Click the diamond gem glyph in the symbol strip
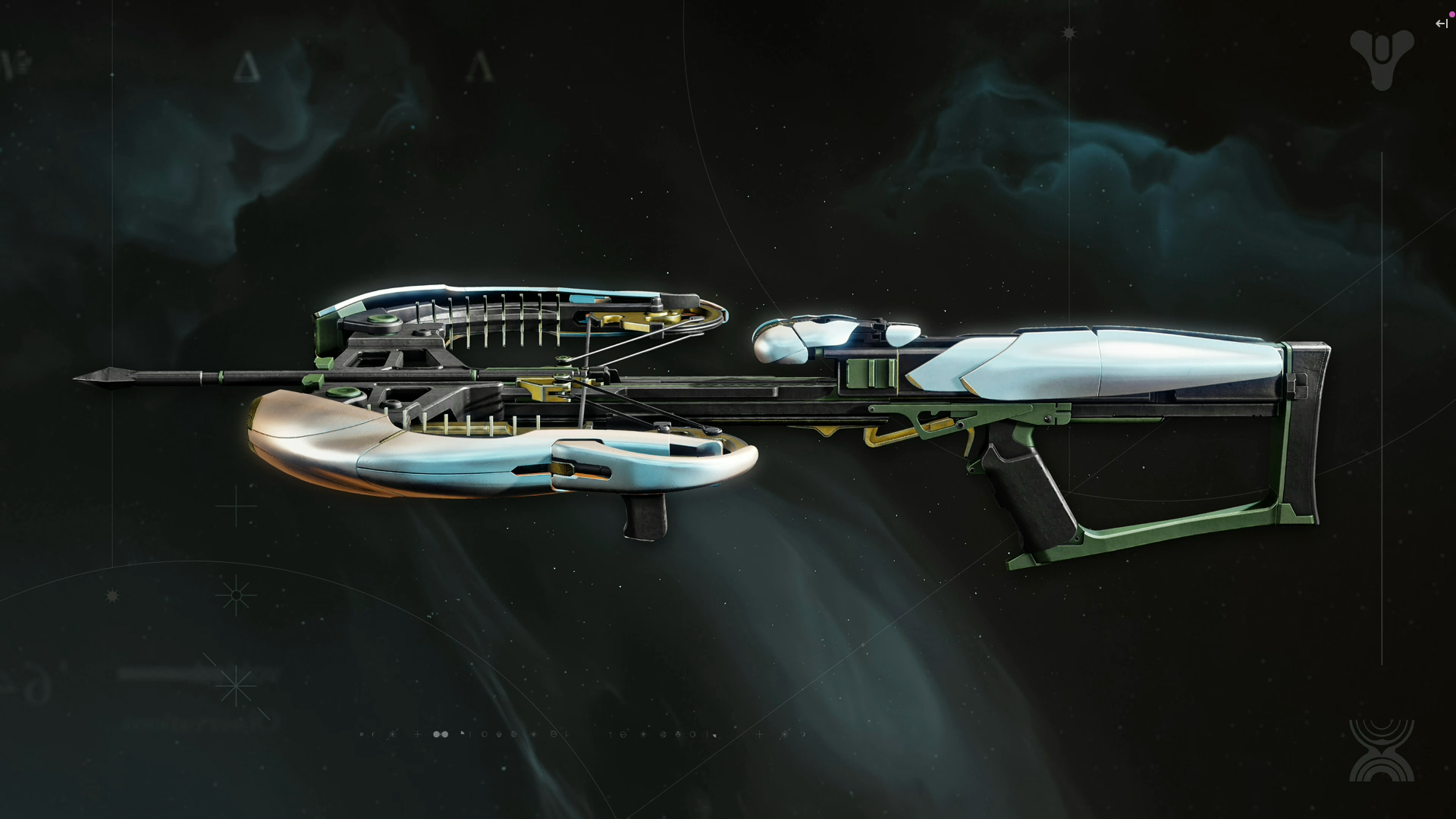Viewport: 1456px width, 819px height. pyautogui.click(x=498, y=734)
